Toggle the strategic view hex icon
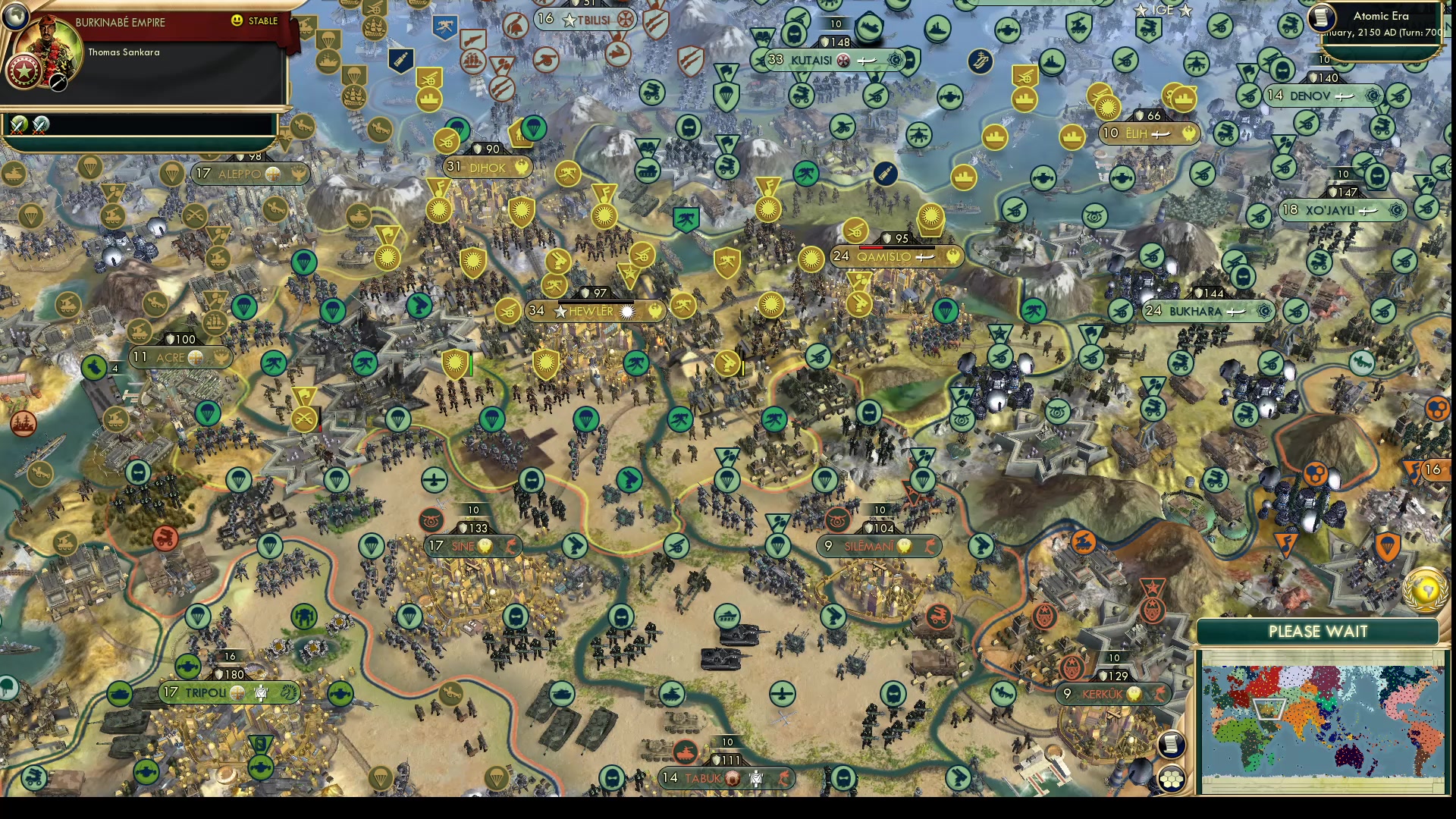This screenshot has height=819, width=1456. (x=1173, y=777)
